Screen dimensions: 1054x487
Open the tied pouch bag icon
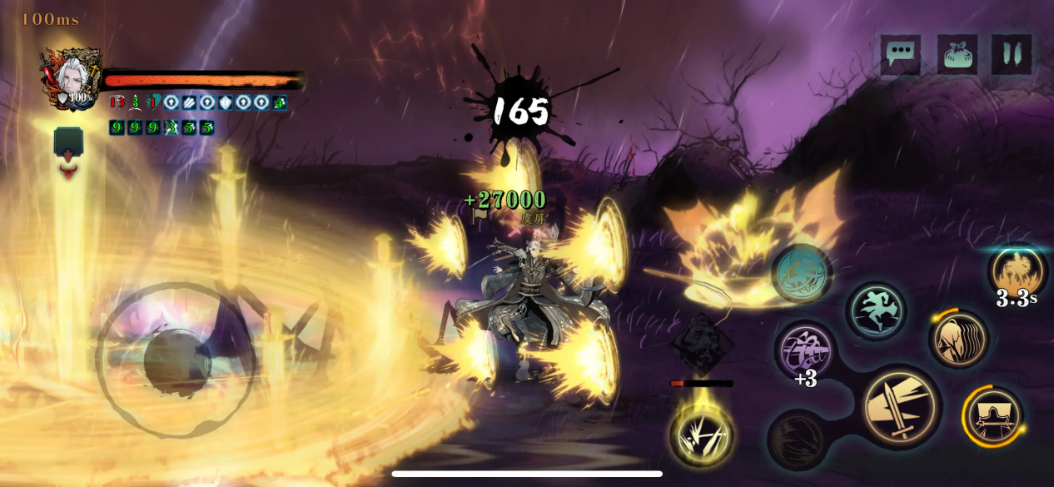coord(957,54)
